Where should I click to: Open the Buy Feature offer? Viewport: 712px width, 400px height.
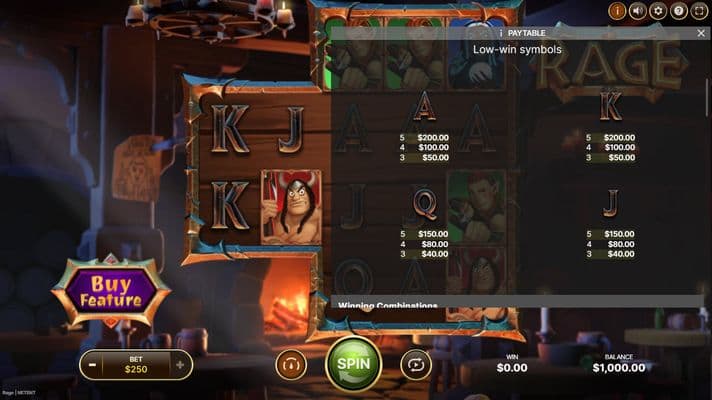point(111,291)
